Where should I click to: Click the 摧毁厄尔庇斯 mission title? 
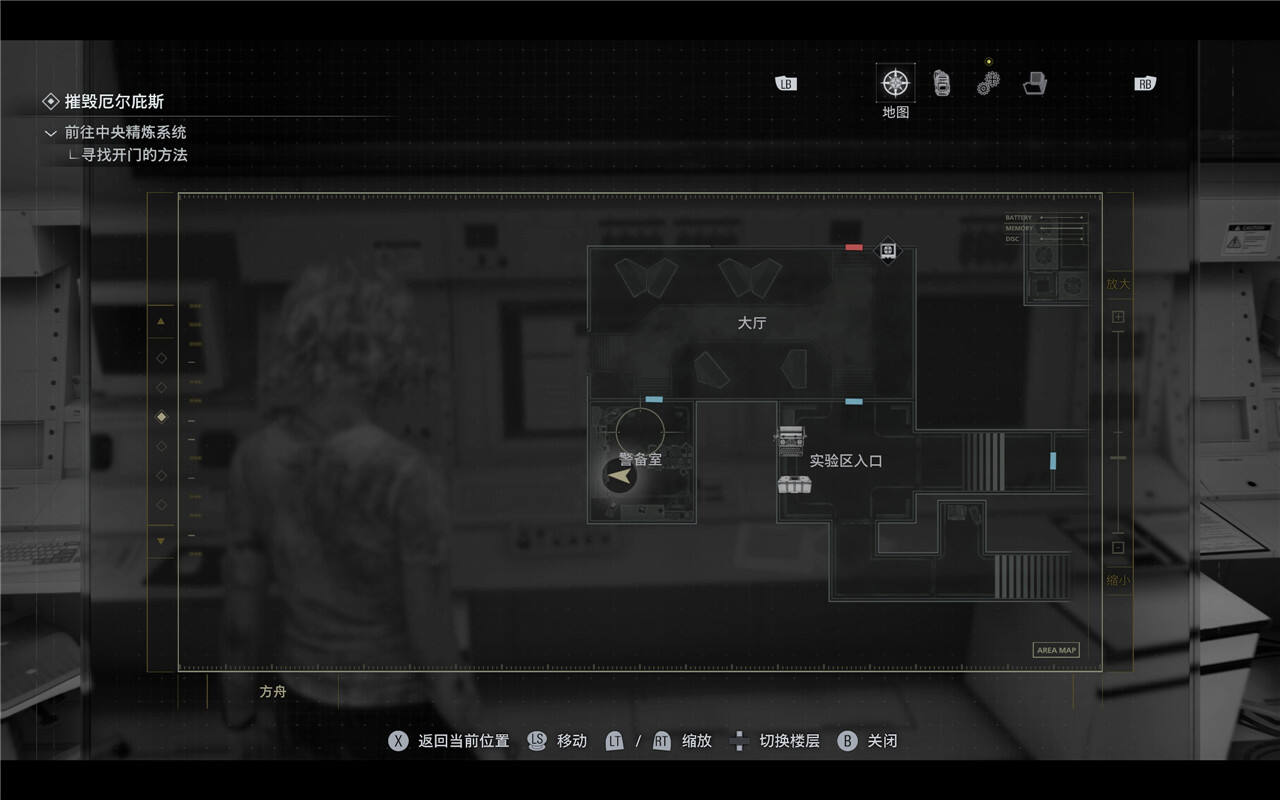point(114,101)
